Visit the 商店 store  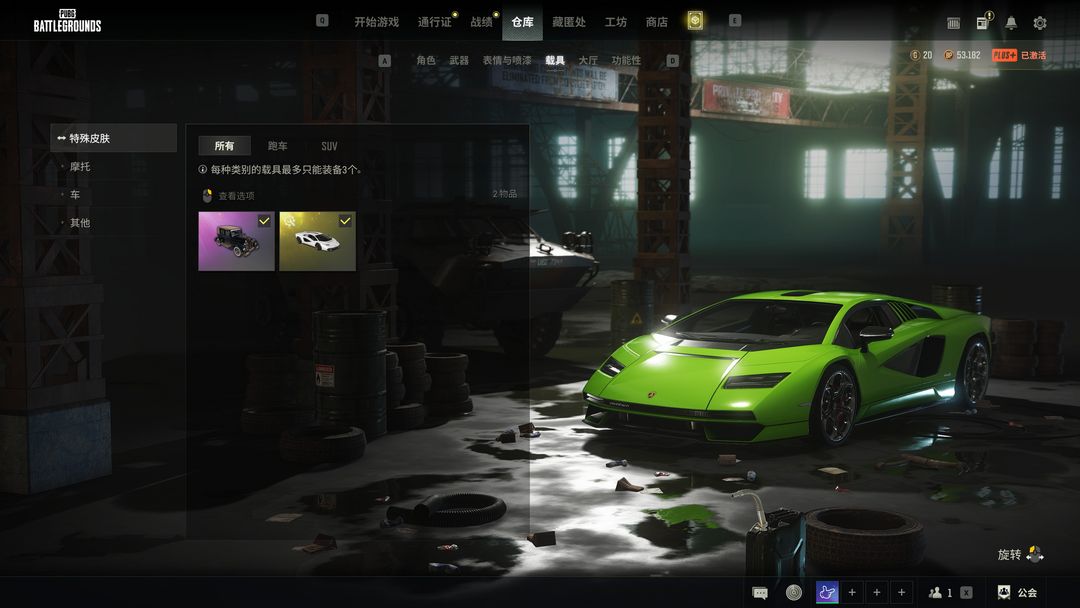point(657,22)
